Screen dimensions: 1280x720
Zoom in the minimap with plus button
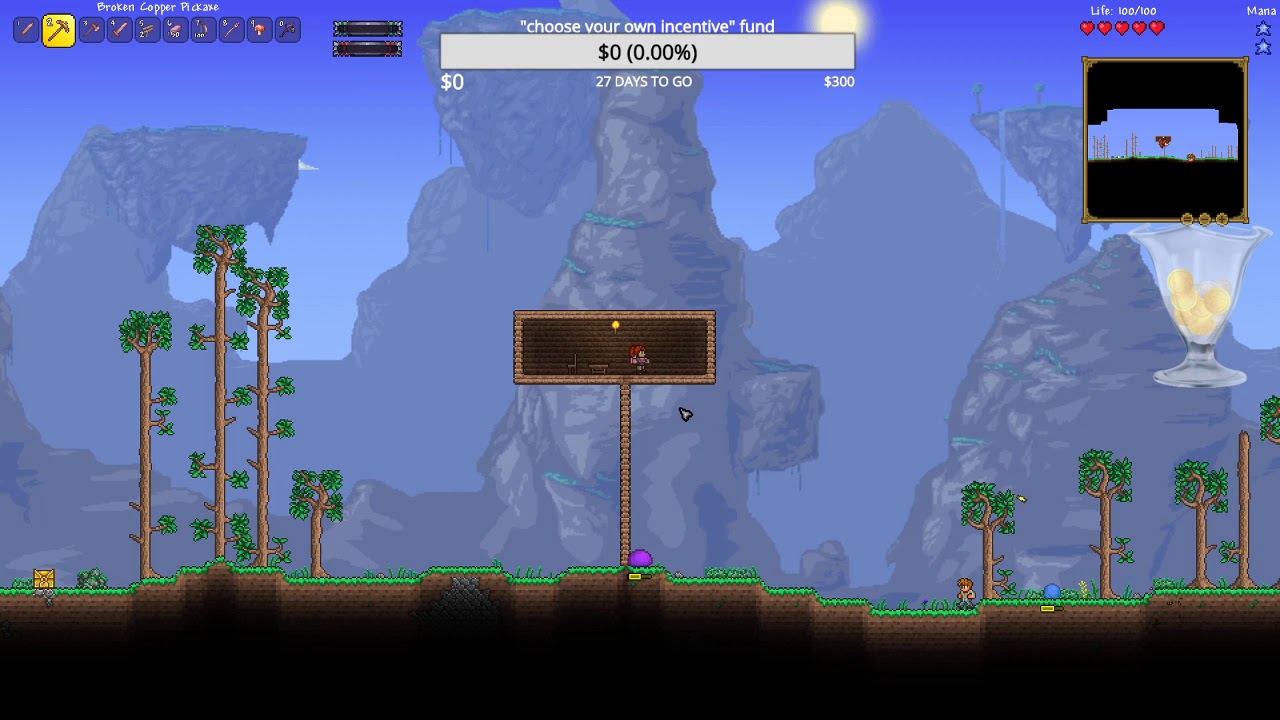click(1221, 219)
